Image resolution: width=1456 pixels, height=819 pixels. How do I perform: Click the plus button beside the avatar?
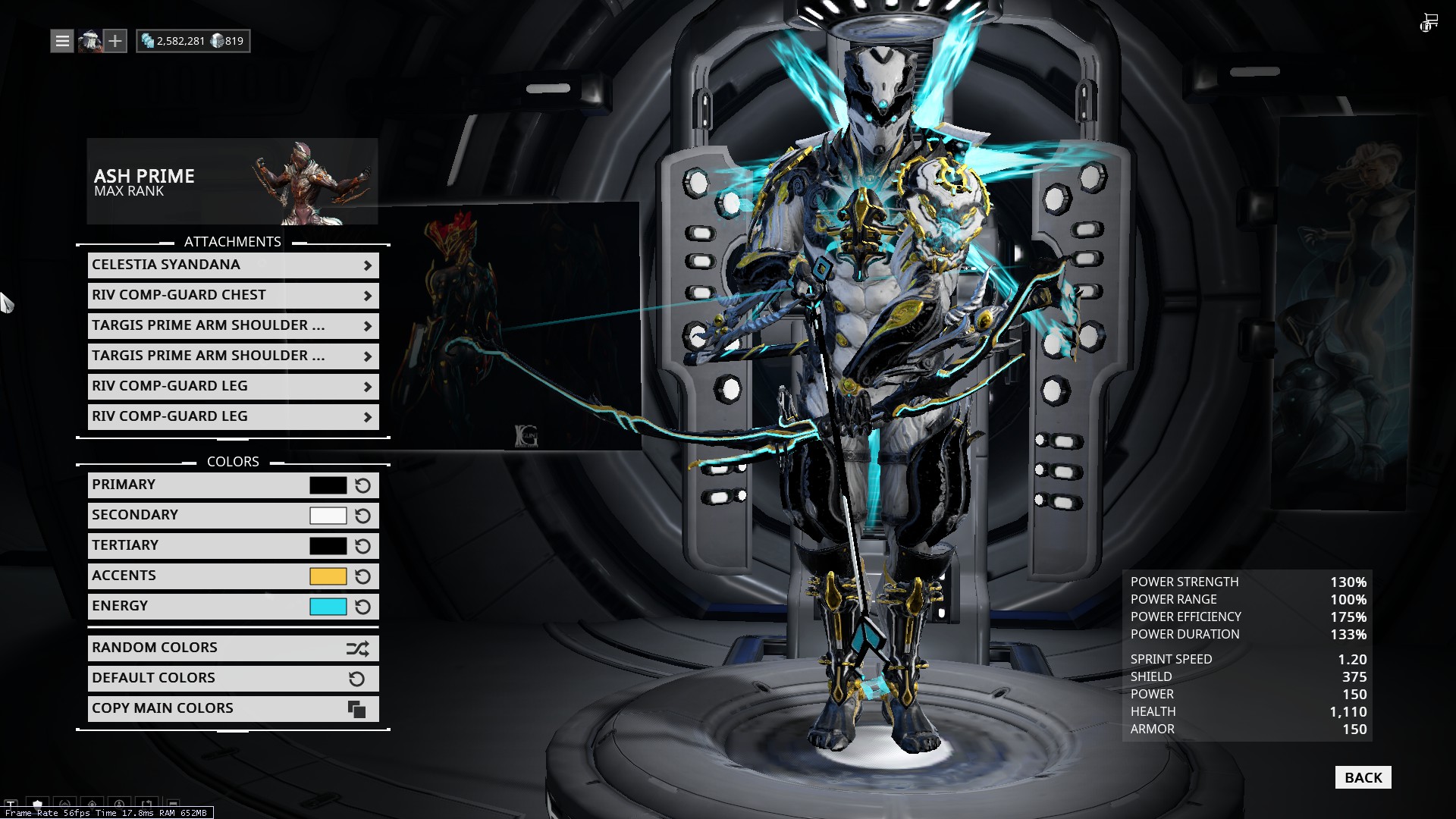pyautogui.click(x=115, y=41)
